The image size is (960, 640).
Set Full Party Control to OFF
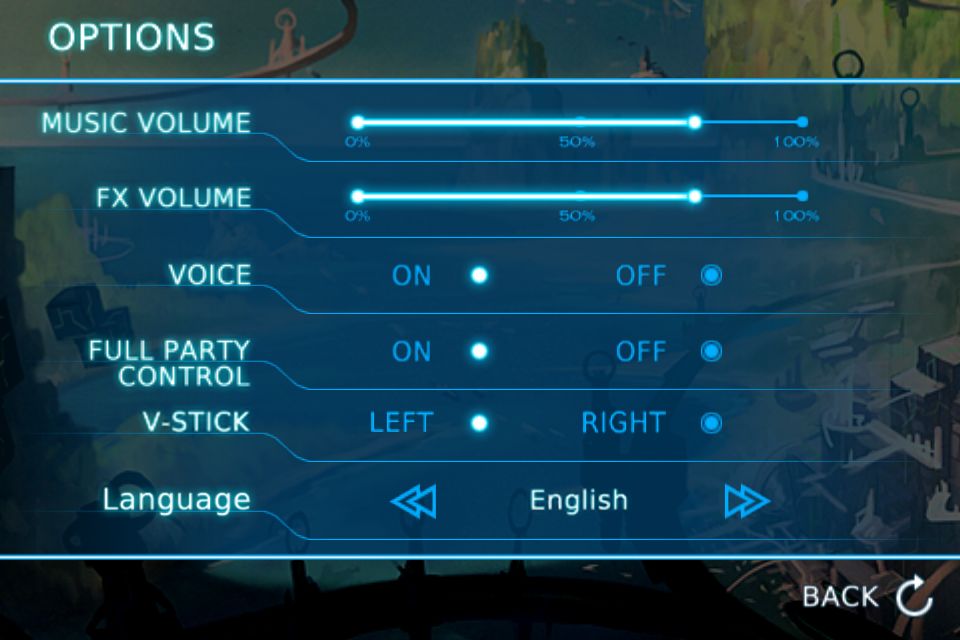click(x=711, y=351)
